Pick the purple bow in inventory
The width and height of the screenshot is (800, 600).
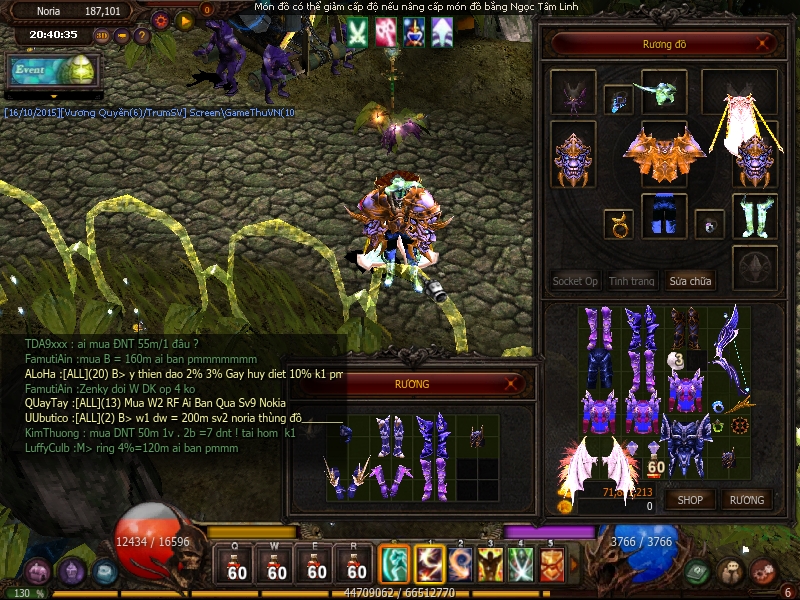pos(729,350)
